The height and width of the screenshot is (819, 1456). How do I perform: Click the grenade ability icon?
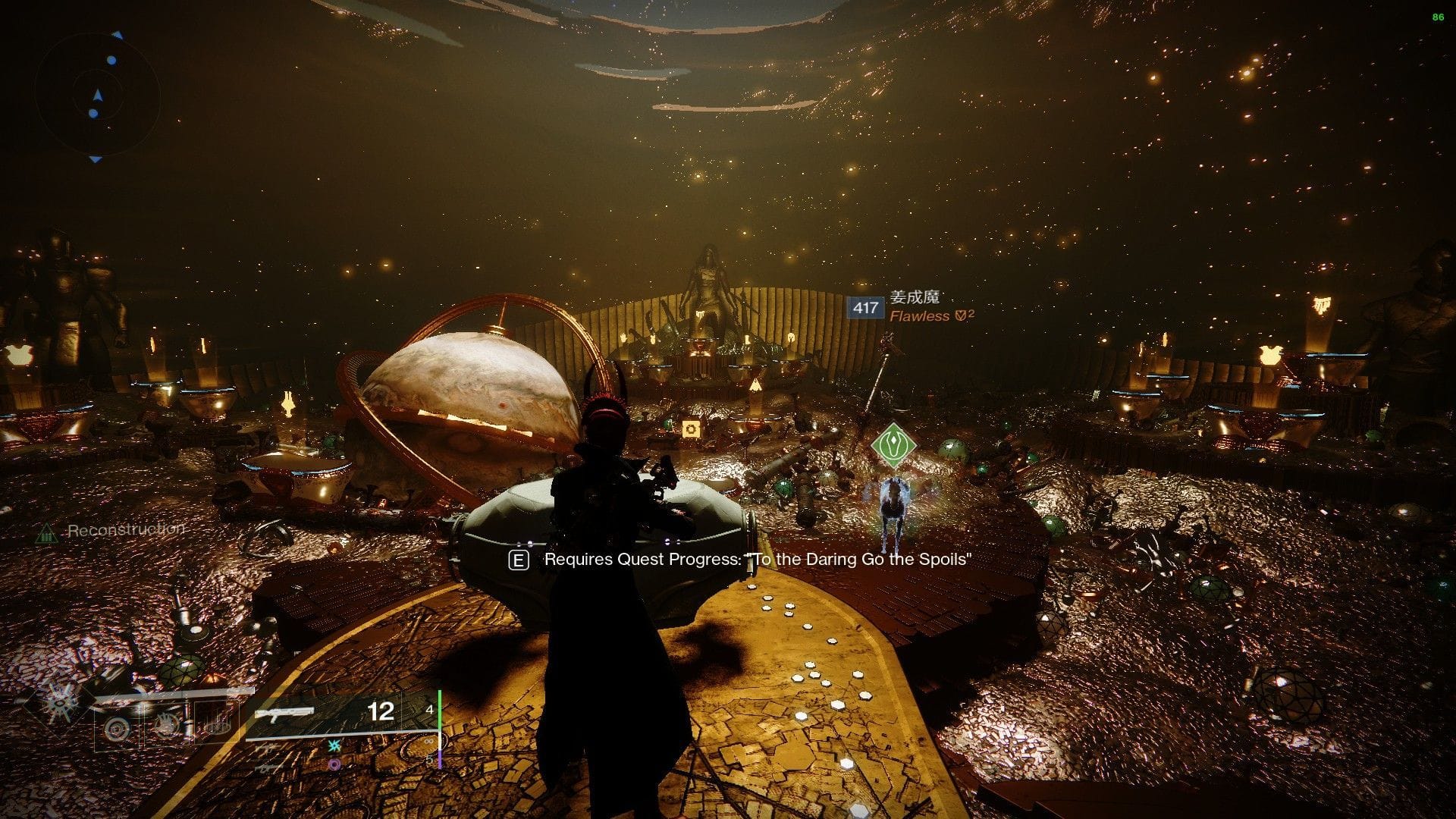click(115, 728)
